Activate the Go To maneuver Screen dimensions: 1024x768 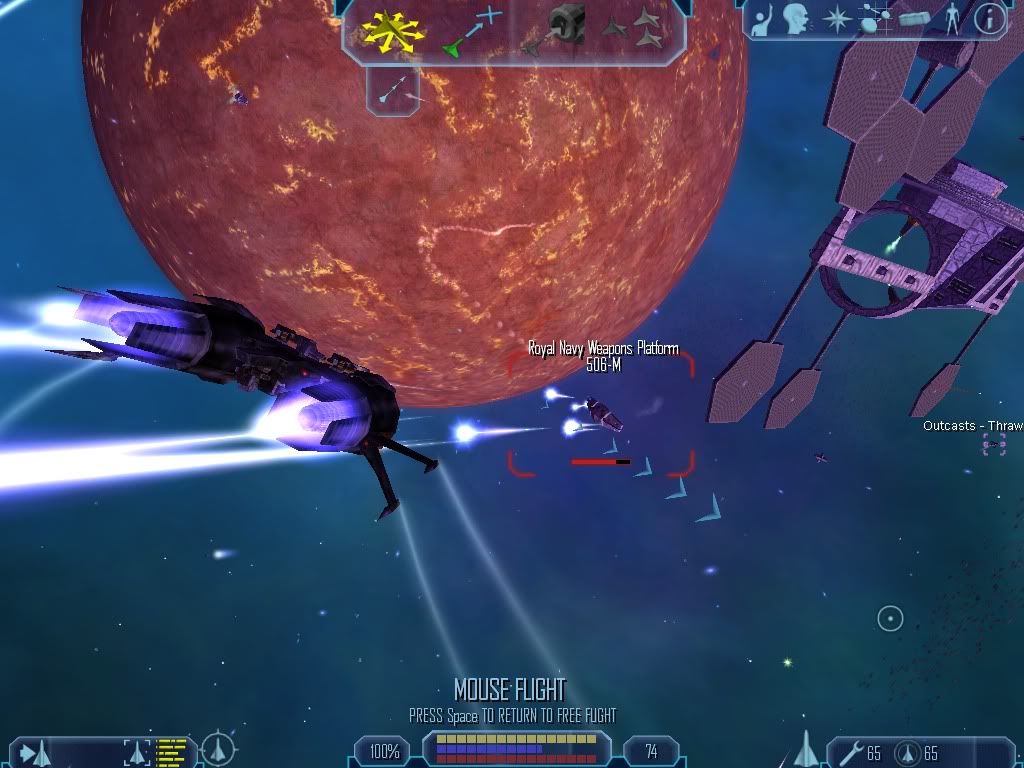[472, 30]
